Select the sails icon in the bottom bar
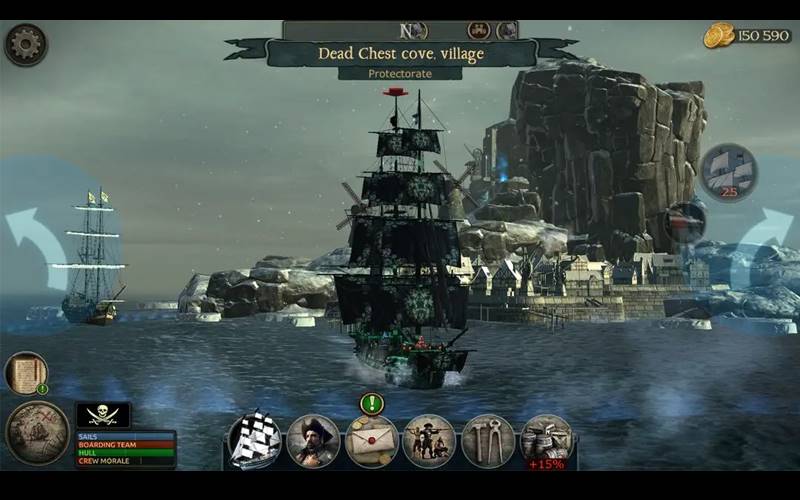800x500 pixels. point(255,441)
